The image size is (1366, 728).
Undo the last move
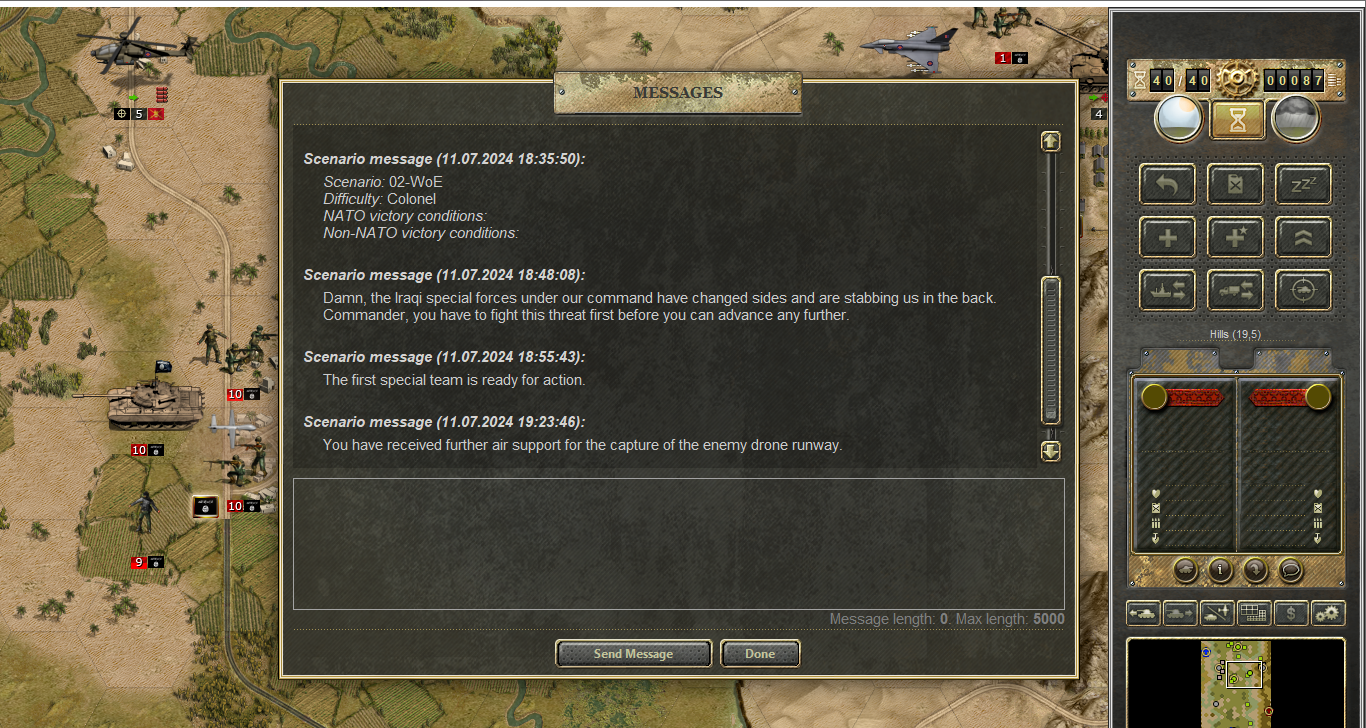(1167, 184)
